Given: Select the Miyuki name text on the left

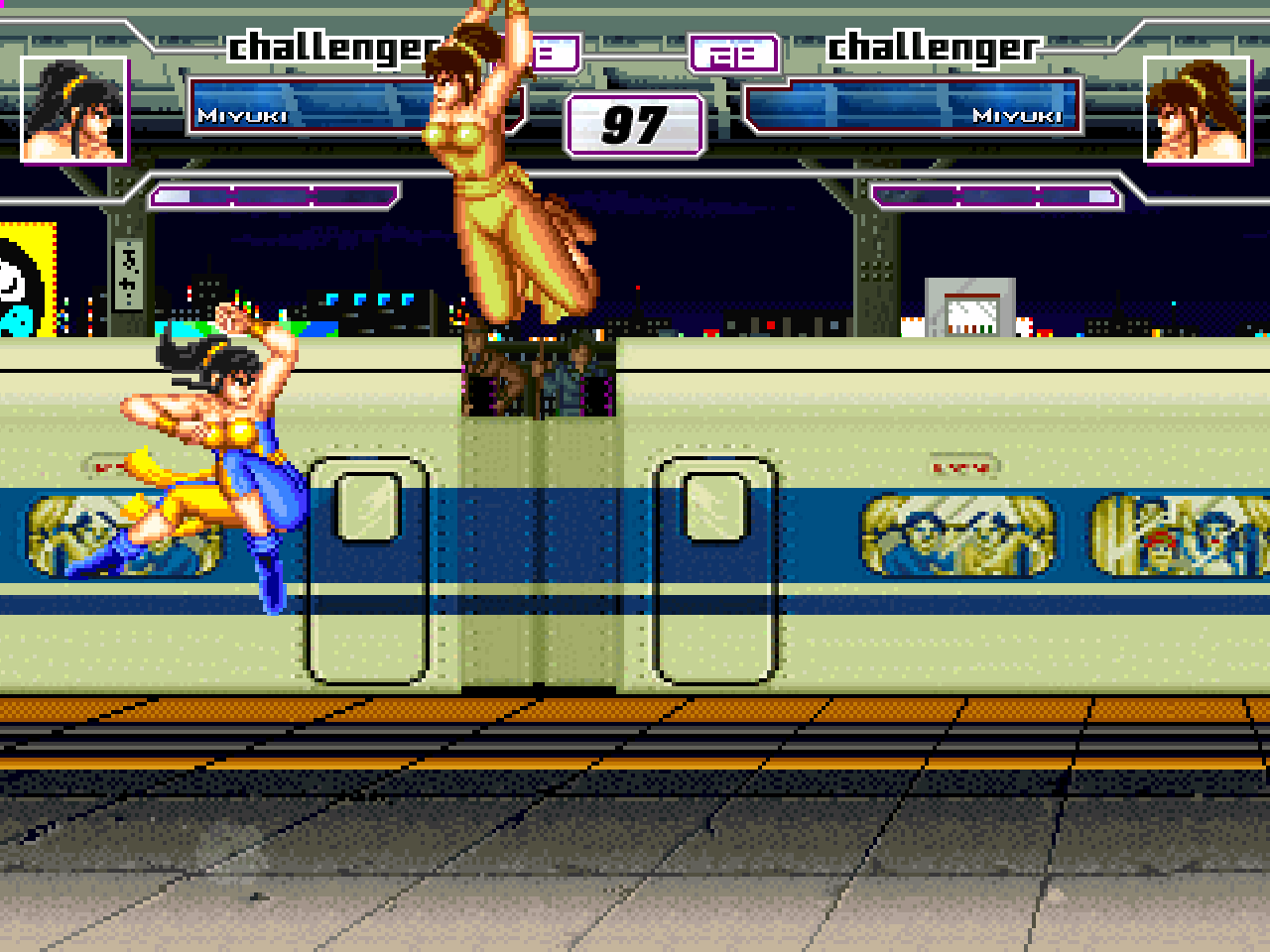Looking at the screenshot, I should click(241, 115).
